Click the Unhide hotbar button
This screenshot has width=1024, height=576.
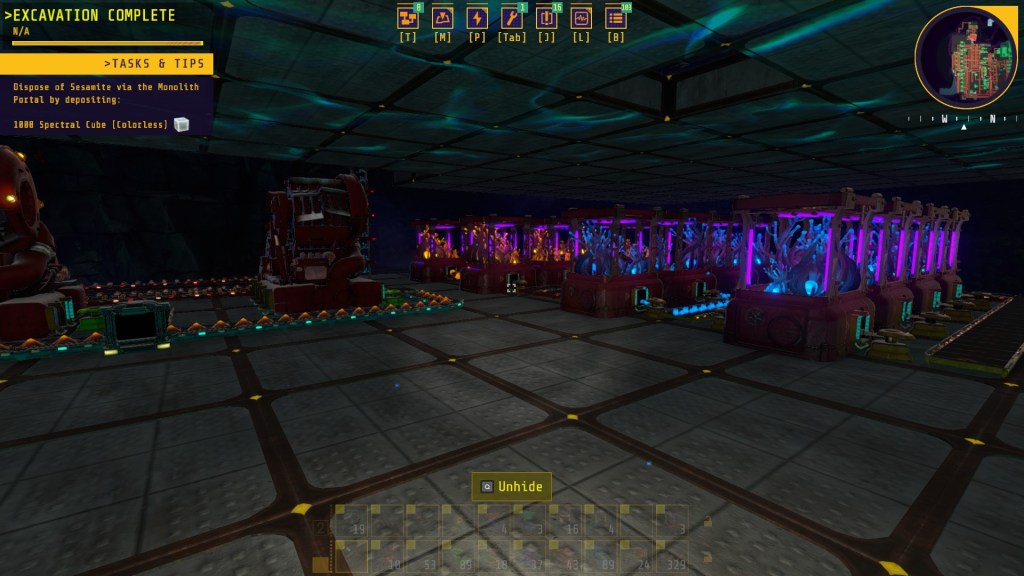511,487
